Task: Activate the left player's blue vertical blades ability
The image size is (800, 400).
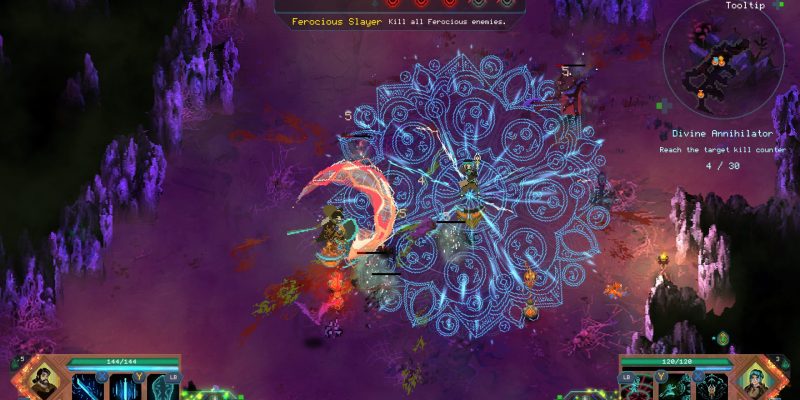Action: coord(124,386)
